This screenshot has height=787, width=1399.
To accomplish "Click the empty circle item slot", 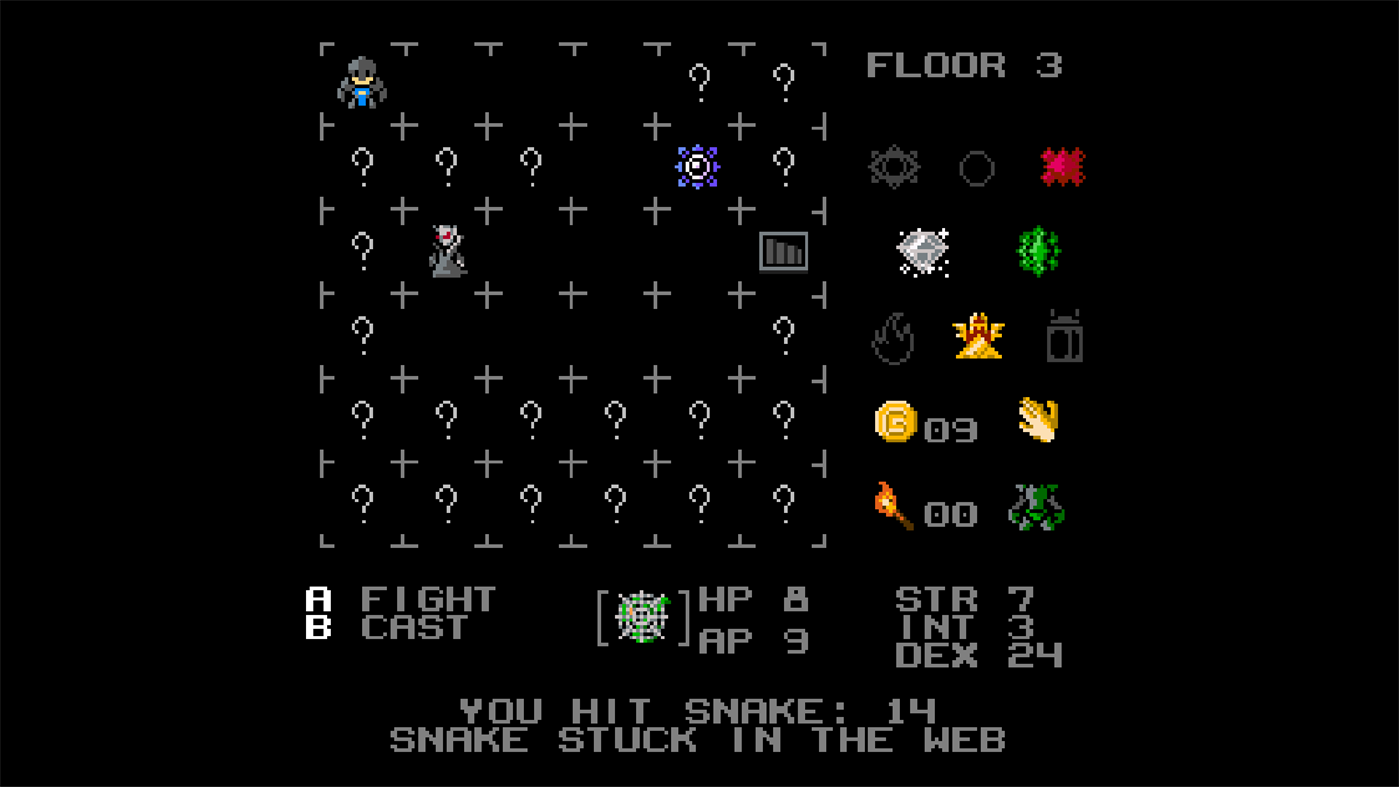I will [978, 166].
